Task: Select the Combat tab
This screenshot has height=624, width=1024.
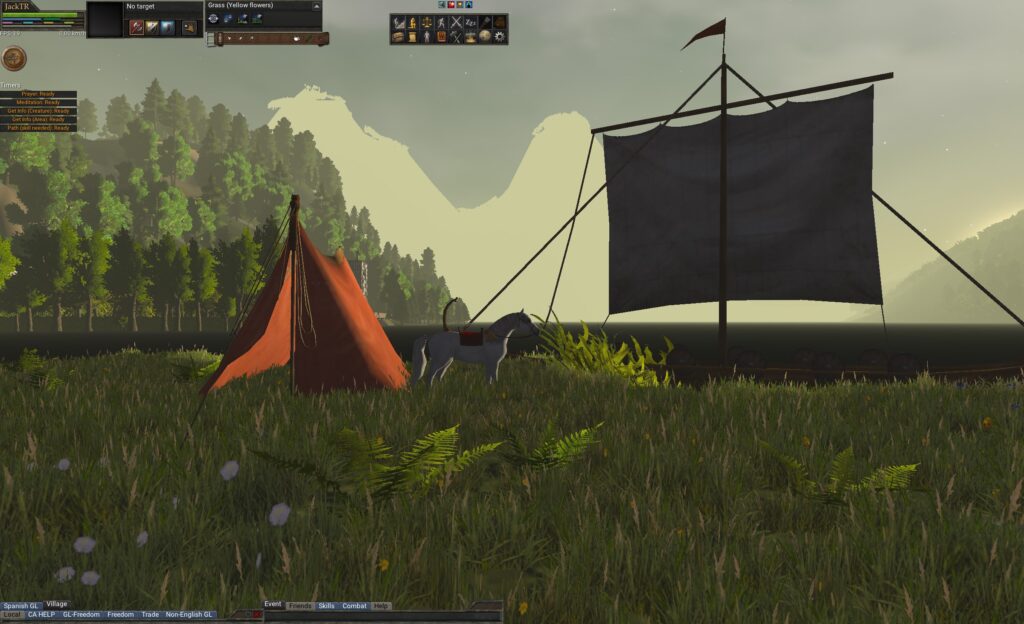Action: click(x=354, y=606)
